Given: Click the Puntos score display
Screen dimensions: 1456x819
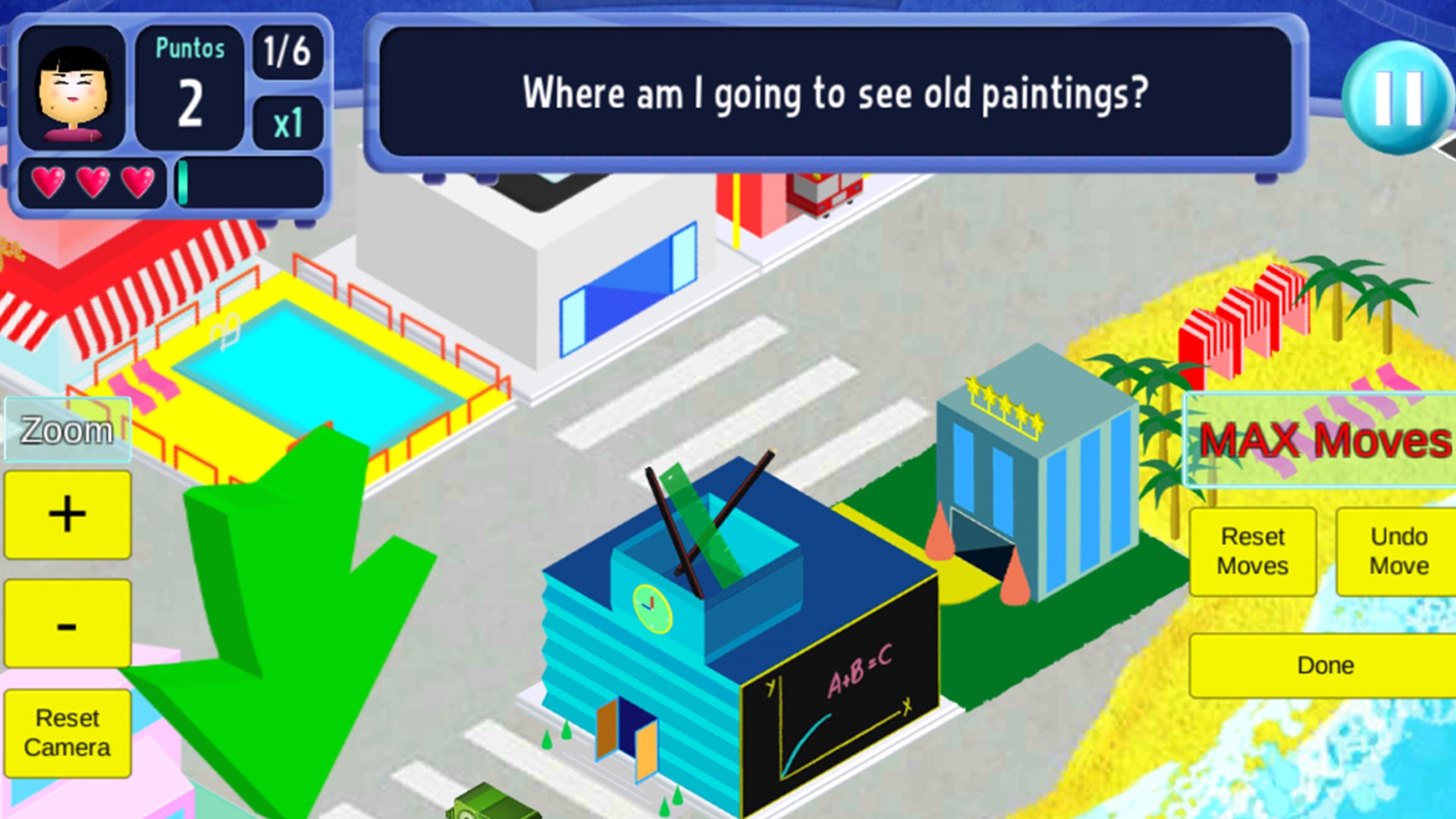Looking at the screenshot, I should (189, 83).
